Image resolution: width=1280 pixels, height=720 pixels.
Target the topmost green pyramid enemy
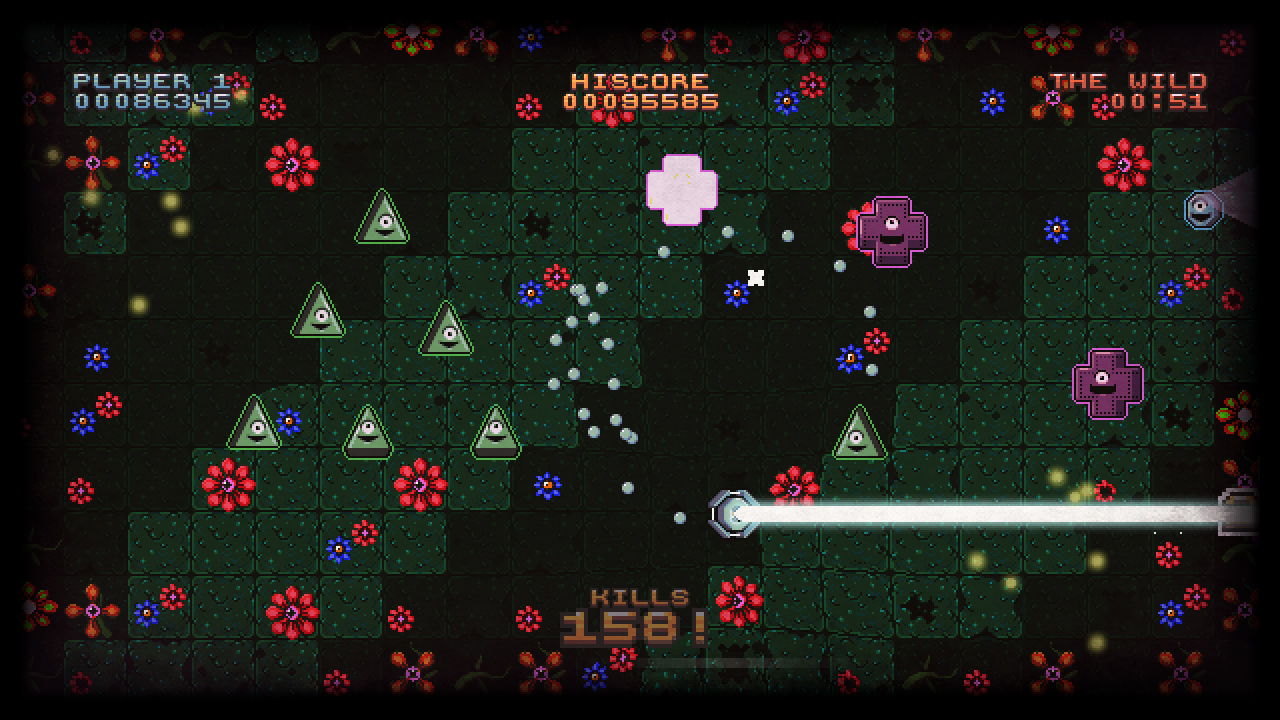(383, 217)
